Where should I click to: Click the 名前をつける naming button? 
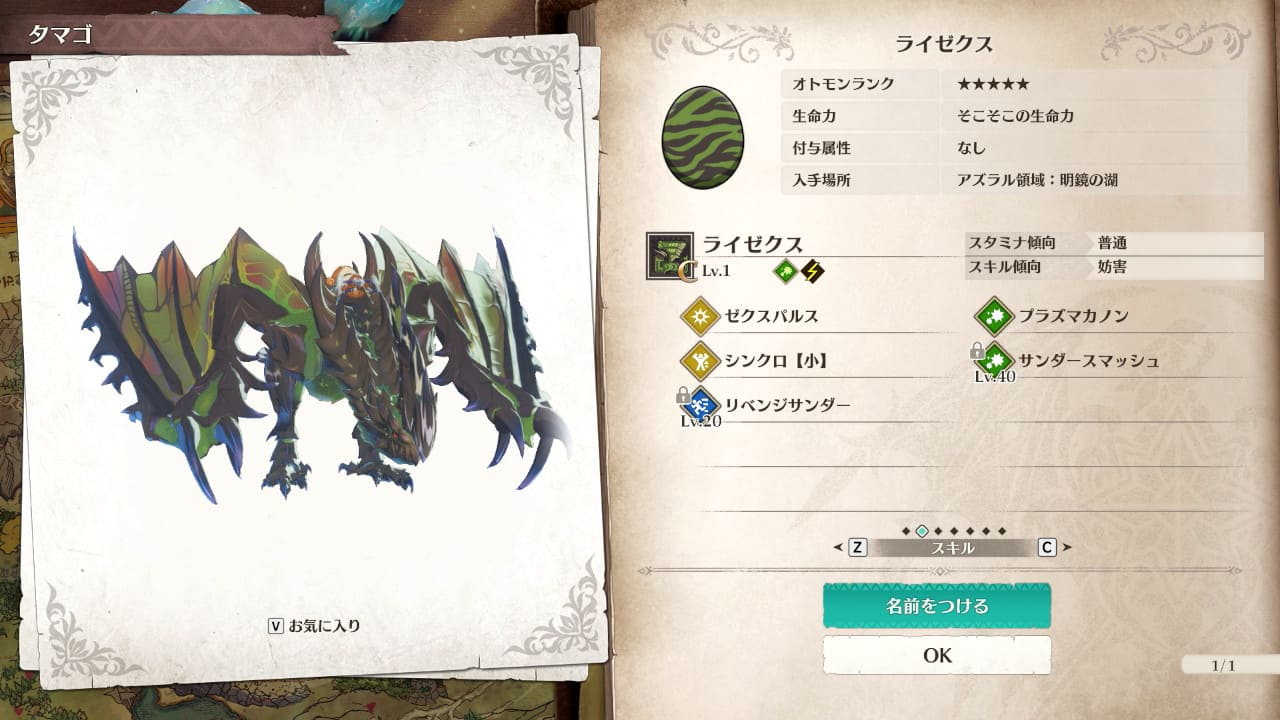pos(936,606)
